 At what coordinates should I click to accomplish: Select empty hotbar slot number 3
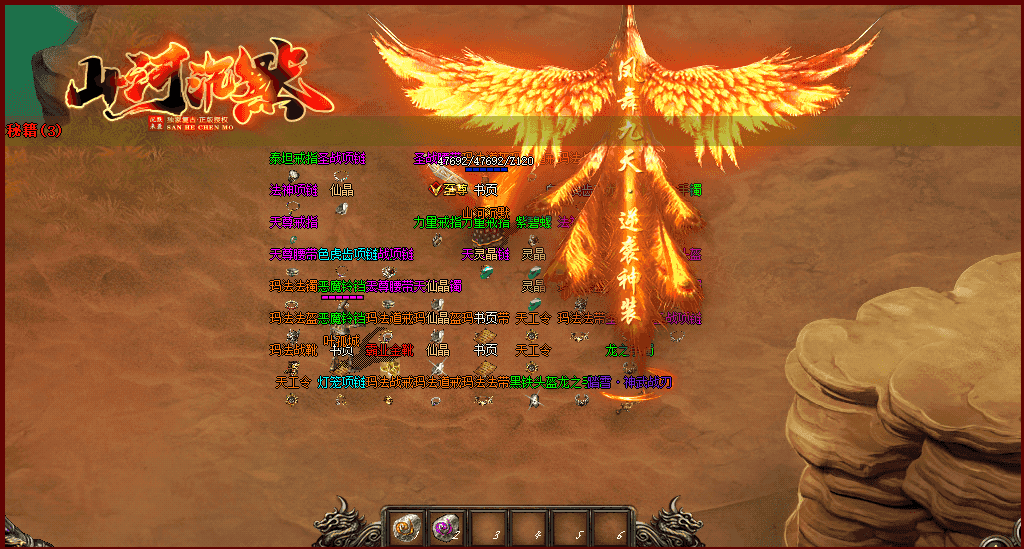(488, 526)
